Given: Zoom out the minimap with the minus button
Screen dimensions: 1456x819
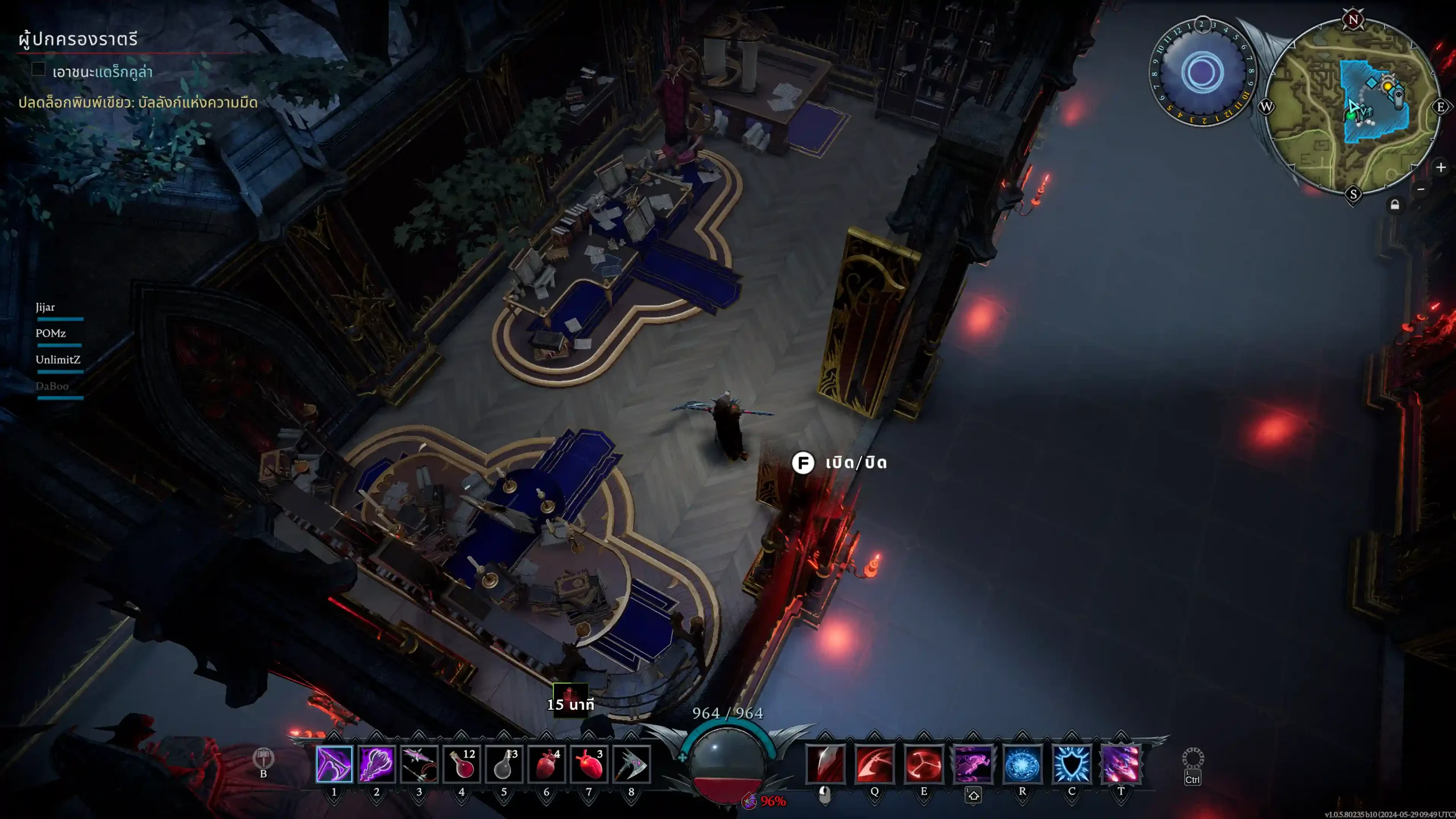Looking at the screenshot, I should click(x=1421, y=189).
